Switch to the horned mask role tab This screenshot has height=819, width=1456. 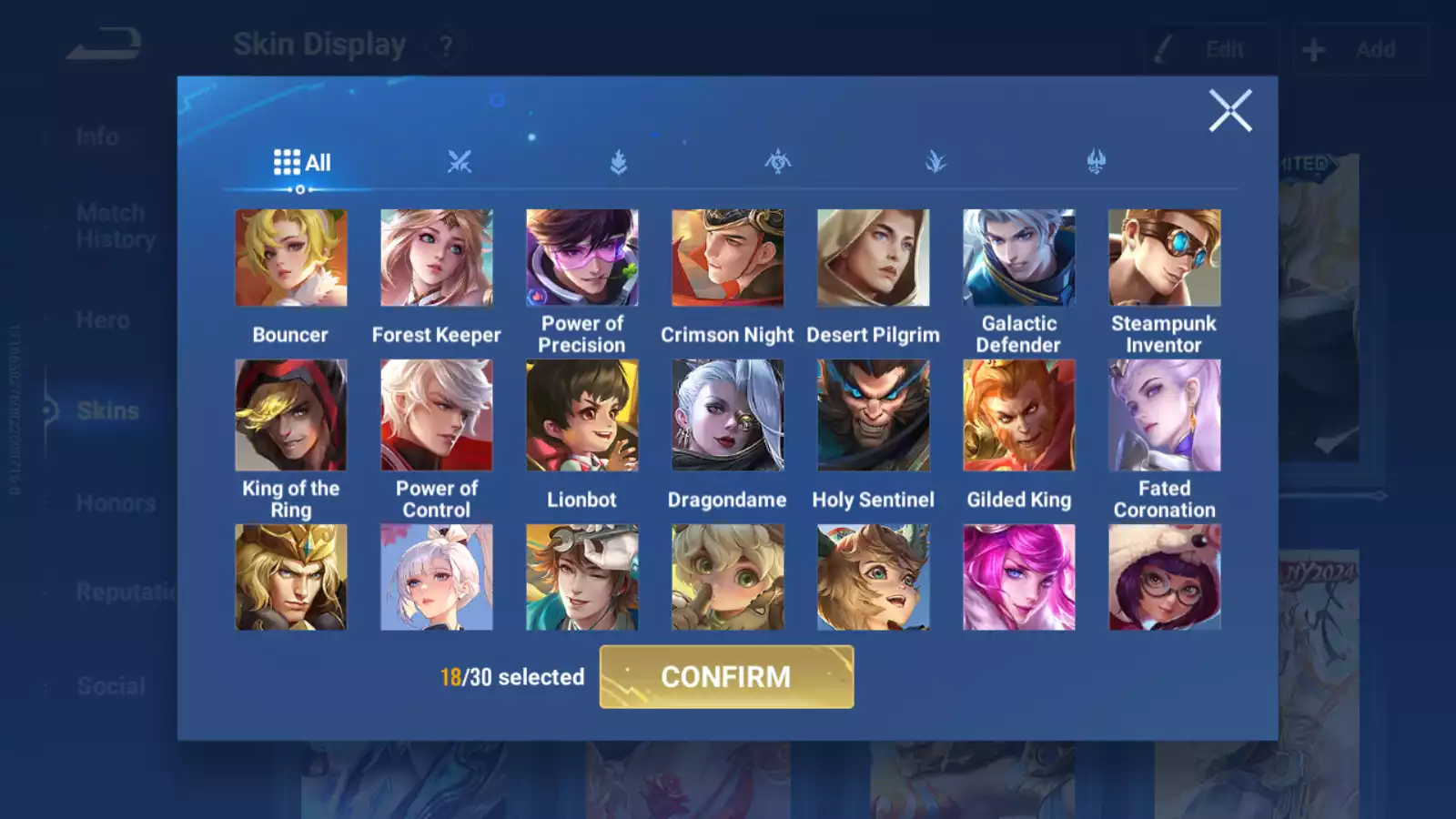click(x=1096, y=163)
